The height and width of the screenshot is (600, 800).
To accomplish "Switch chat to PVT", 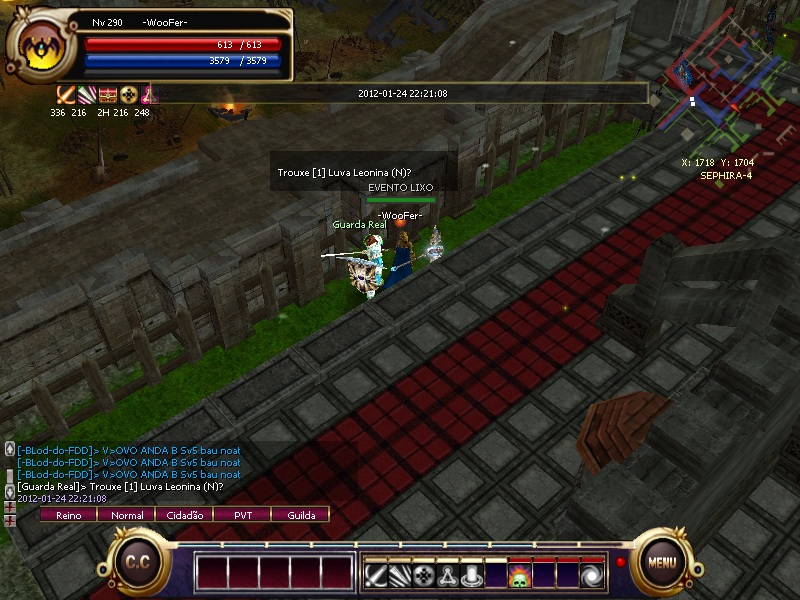I will pyautogui.click(x=243, y=515).
